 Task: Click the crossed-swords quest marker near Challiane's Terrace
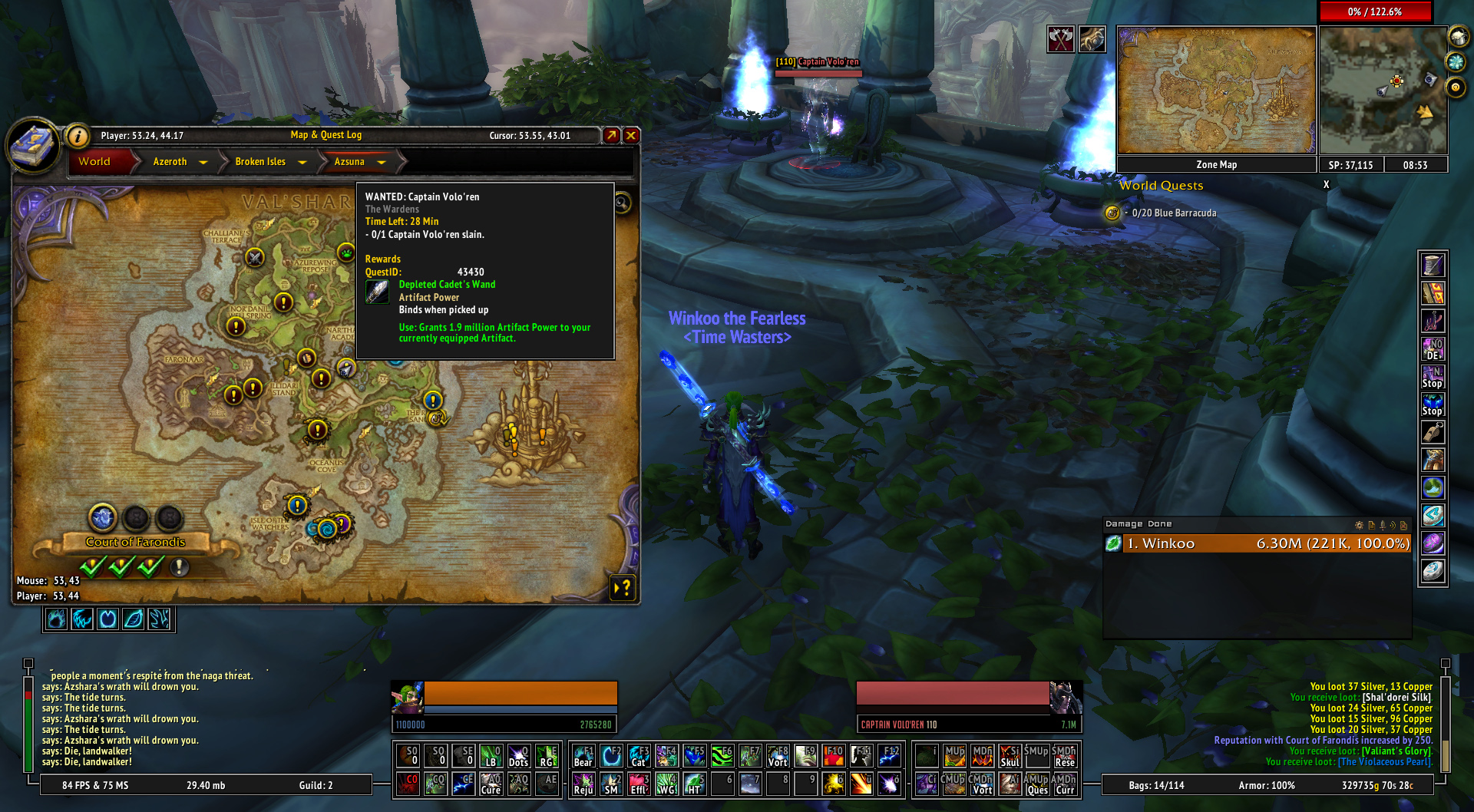click(255, 258)
